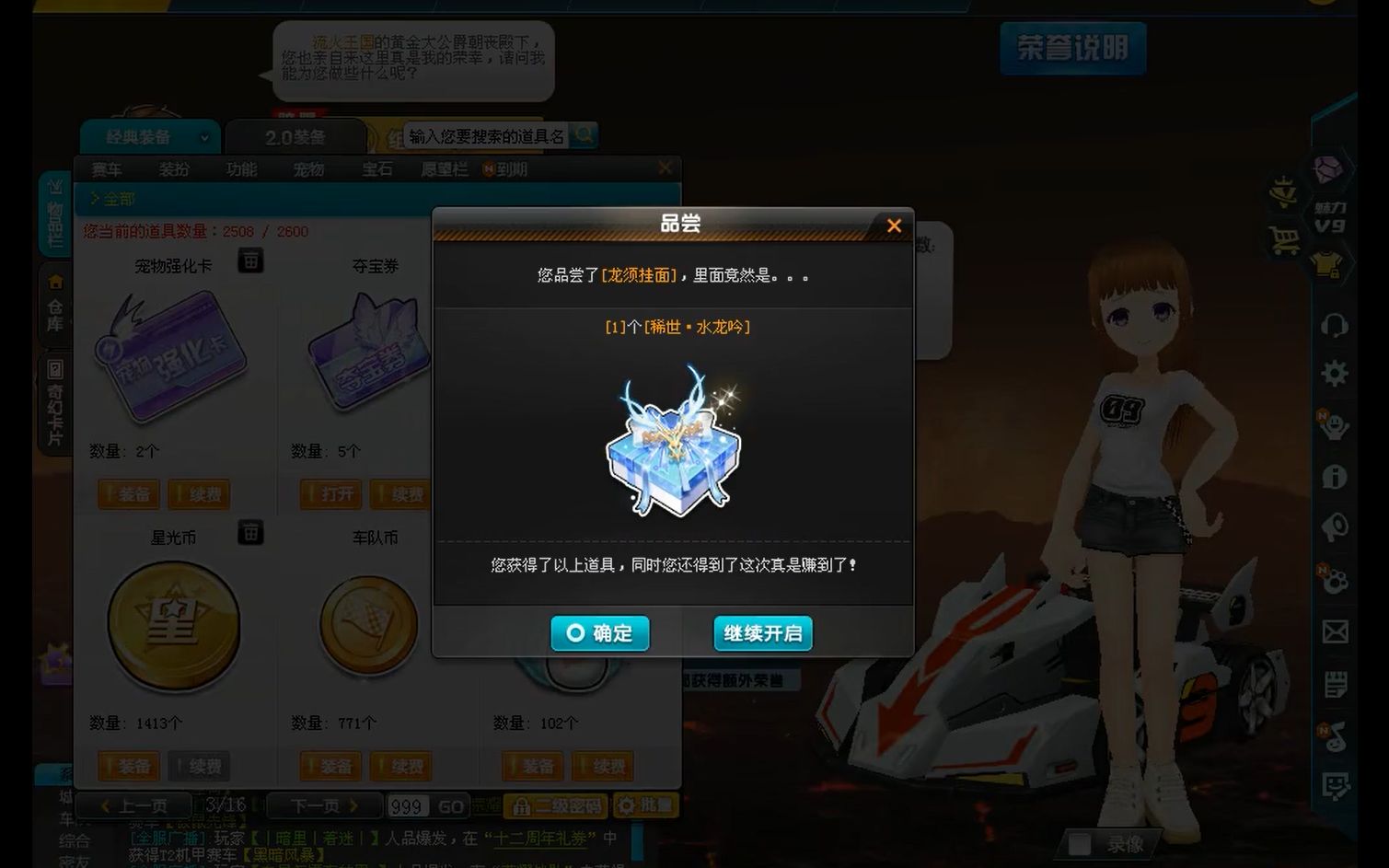1389x868 pixels.
Task: Switch to the 2.0装备 tab
Action: coord(295,135)
